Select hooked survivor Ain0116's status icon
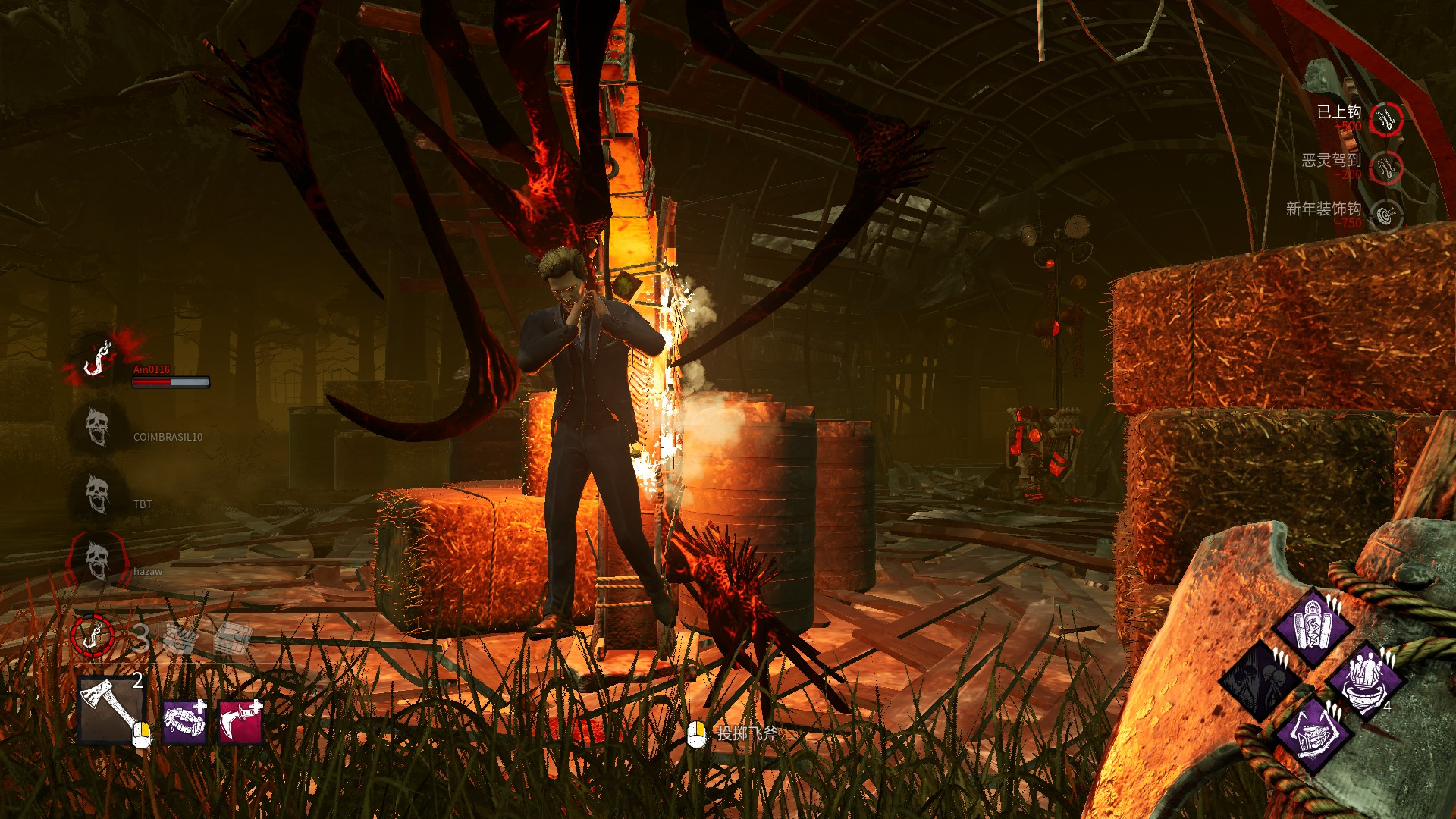This screenshot has width=1456, height=819. [x=99, y=359]
